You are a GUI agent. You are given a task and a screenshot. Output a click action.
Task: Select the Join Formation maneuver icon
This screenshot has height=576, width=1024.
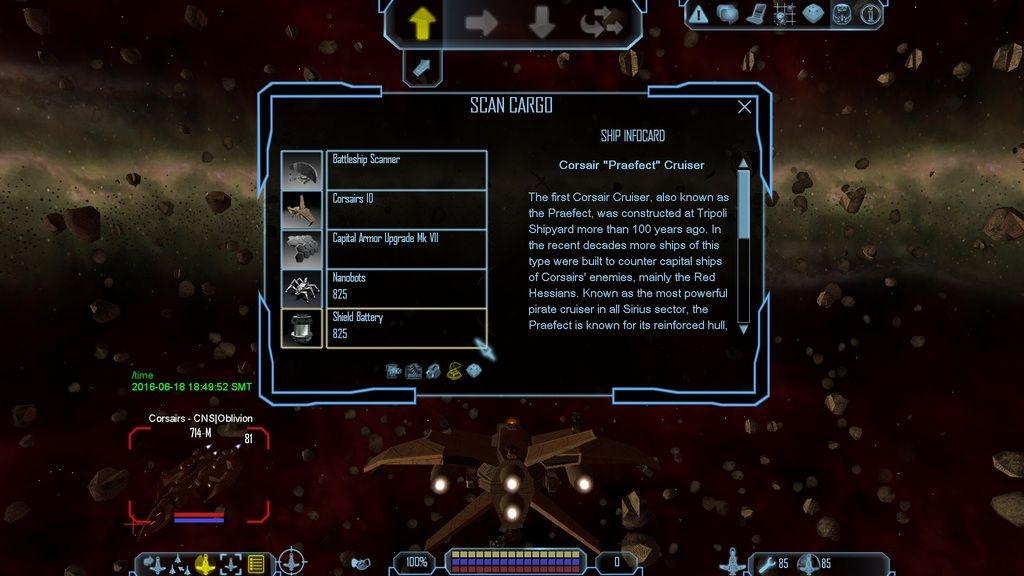pos(600,23)
